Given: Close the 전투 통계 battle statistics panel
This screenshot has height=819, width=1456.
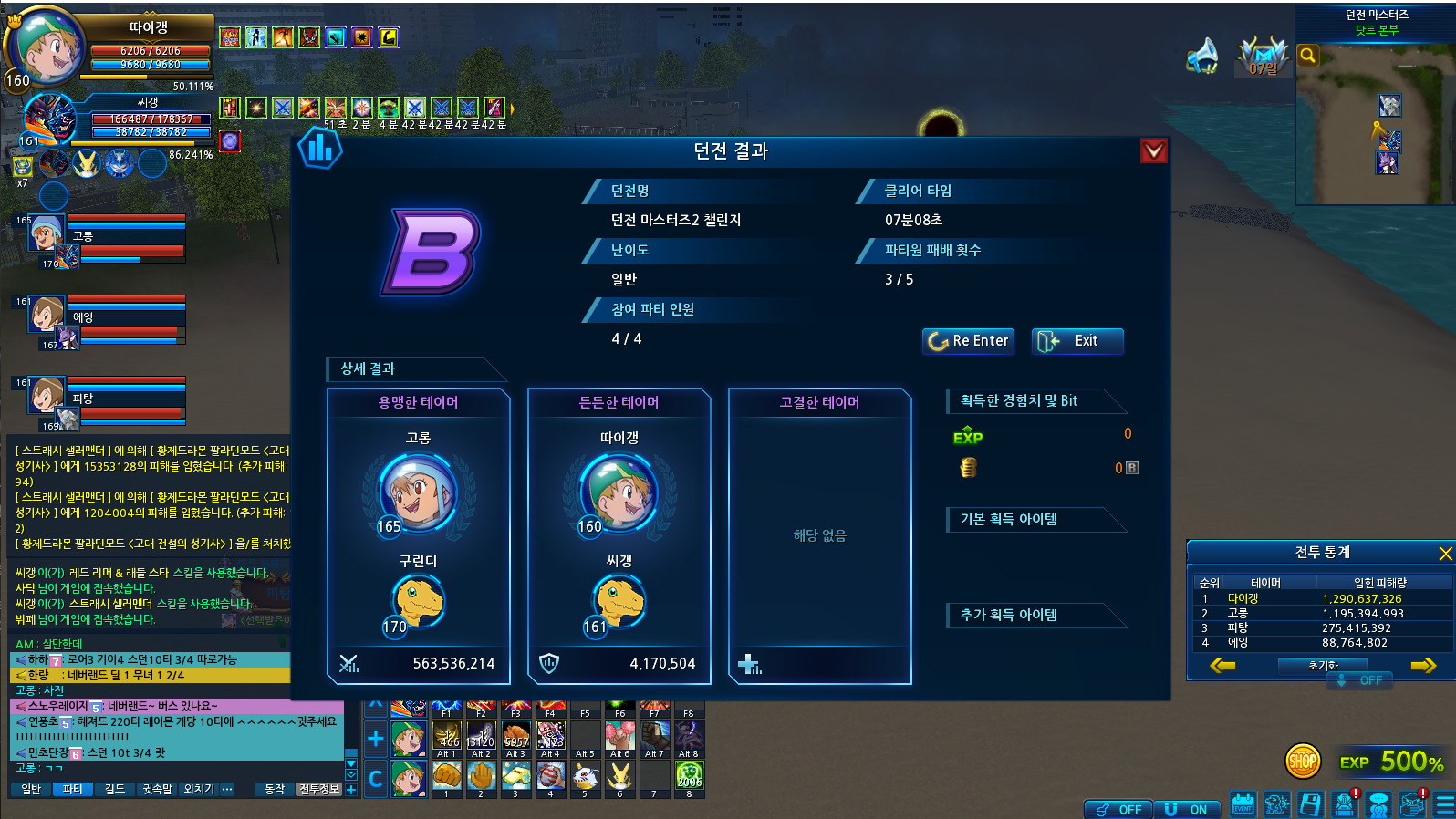Looking at the screenshot, I should click(x=1445, y=554).
